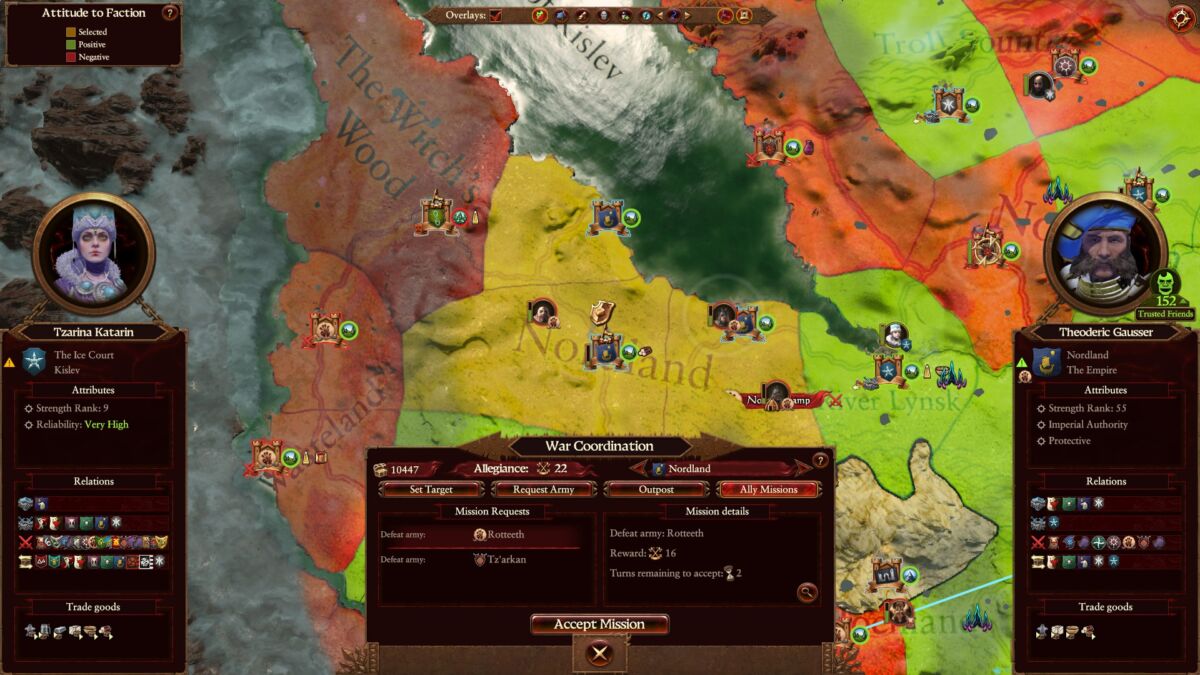Choose Request Army in War Coordination

543,490
